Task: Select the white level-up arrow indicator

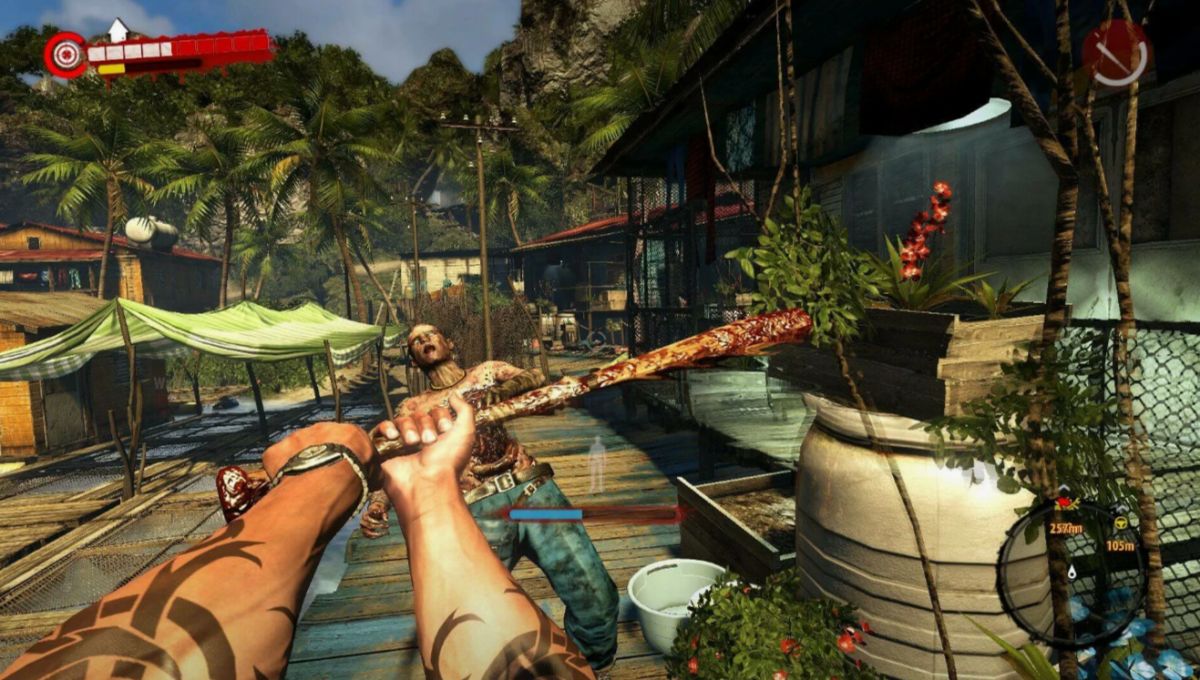Action: coord(119,30)
